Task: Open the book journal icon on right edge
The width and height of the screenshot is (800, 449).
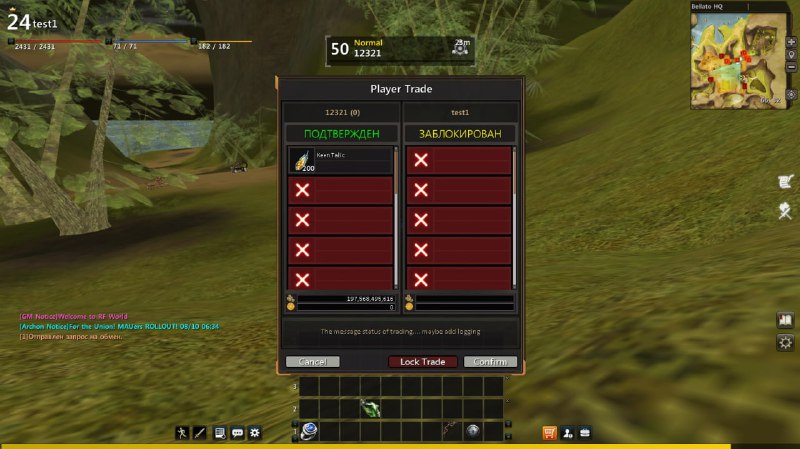Action: click(785, 321)
